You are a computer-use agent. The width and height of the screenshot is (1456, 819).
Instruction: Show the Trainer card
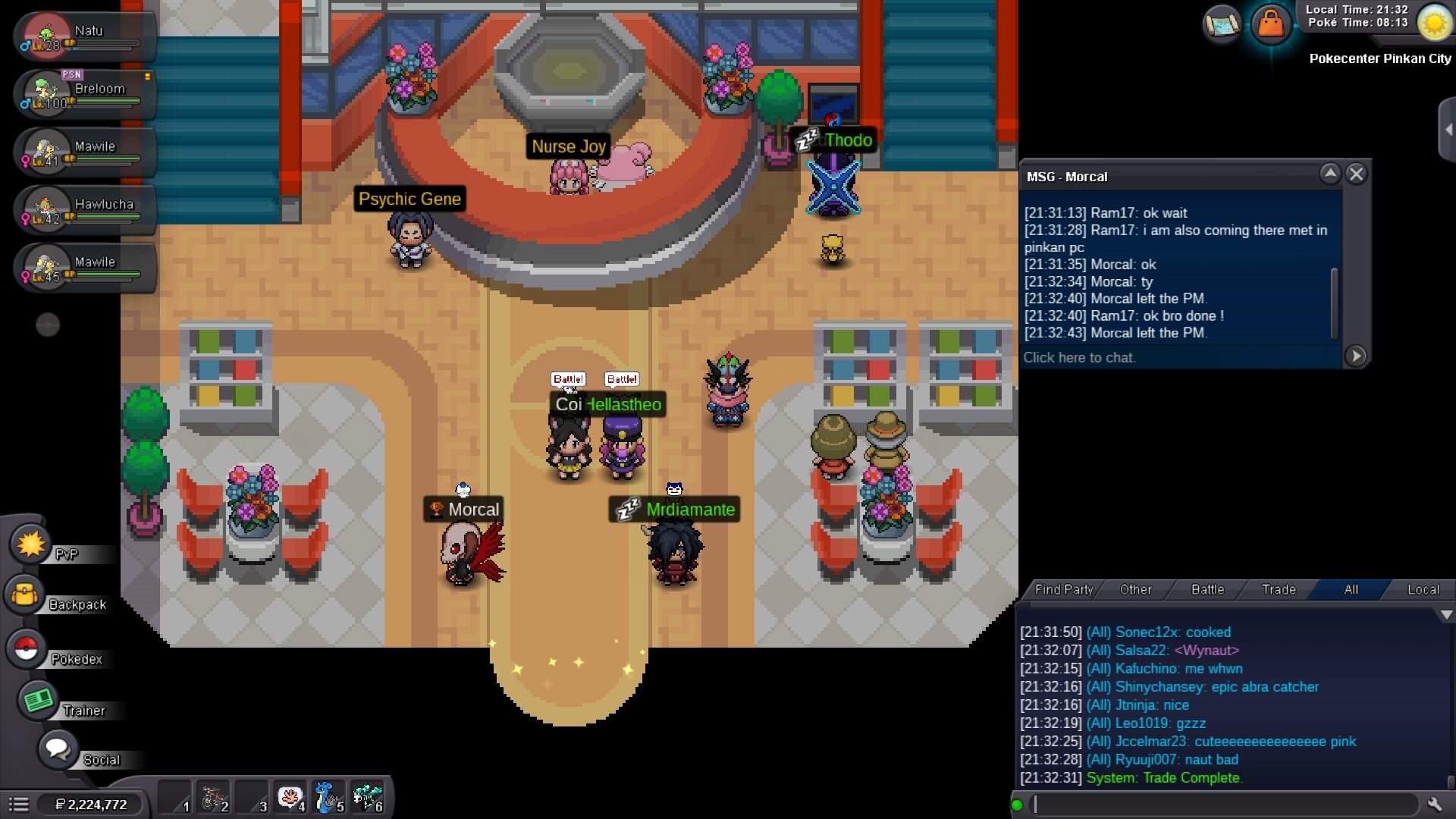(38, 700)
